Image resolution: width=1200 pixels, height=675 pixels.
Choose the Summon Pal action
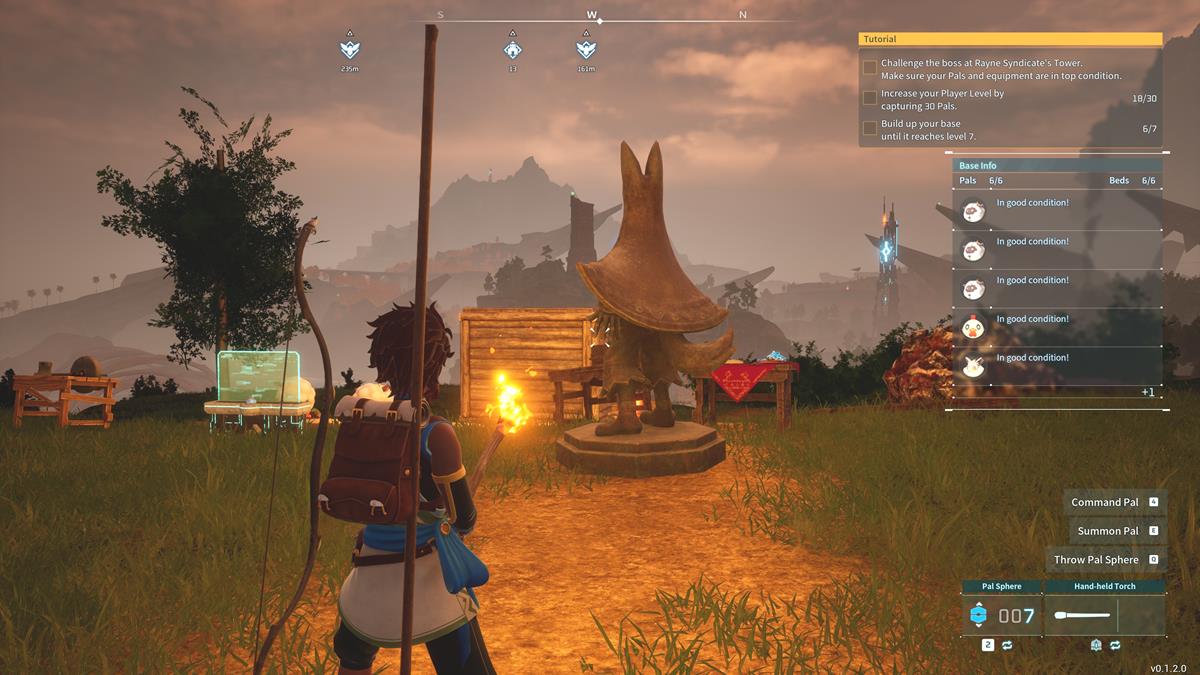pyautogui.click(x=1117, y=531)
